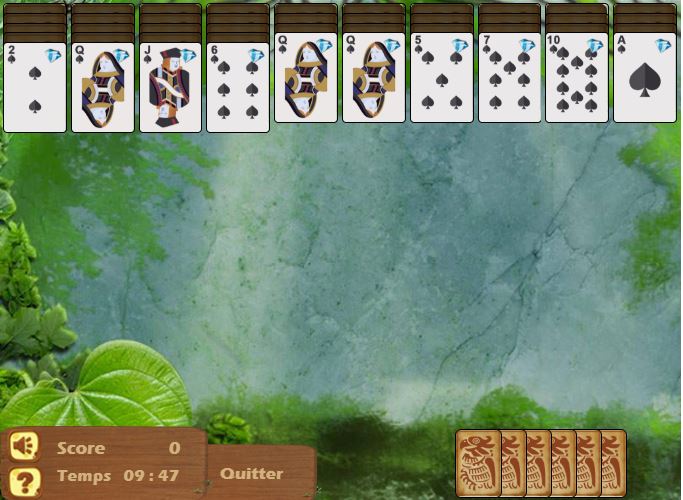This screenshot has width=683, height=500.
Task: Pick the jack of spades card
Action: 170,88
